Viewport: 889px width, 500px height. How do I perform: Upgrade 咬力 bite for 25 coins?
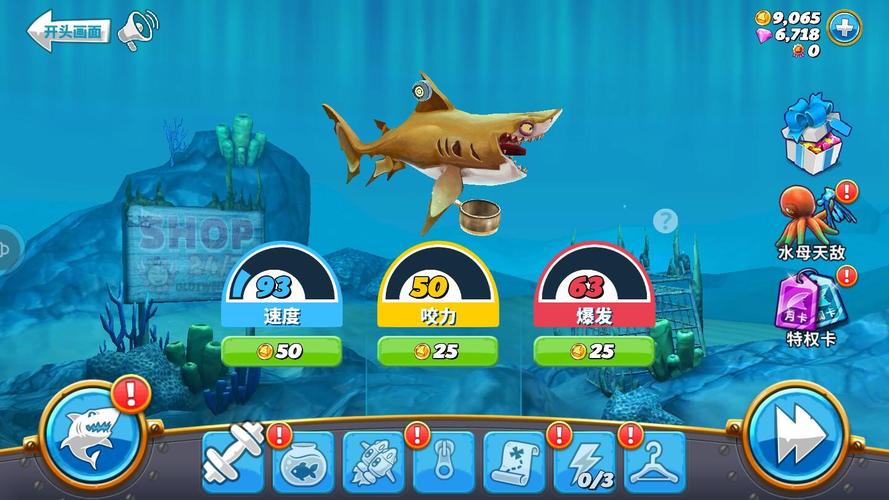pos(437,351)
